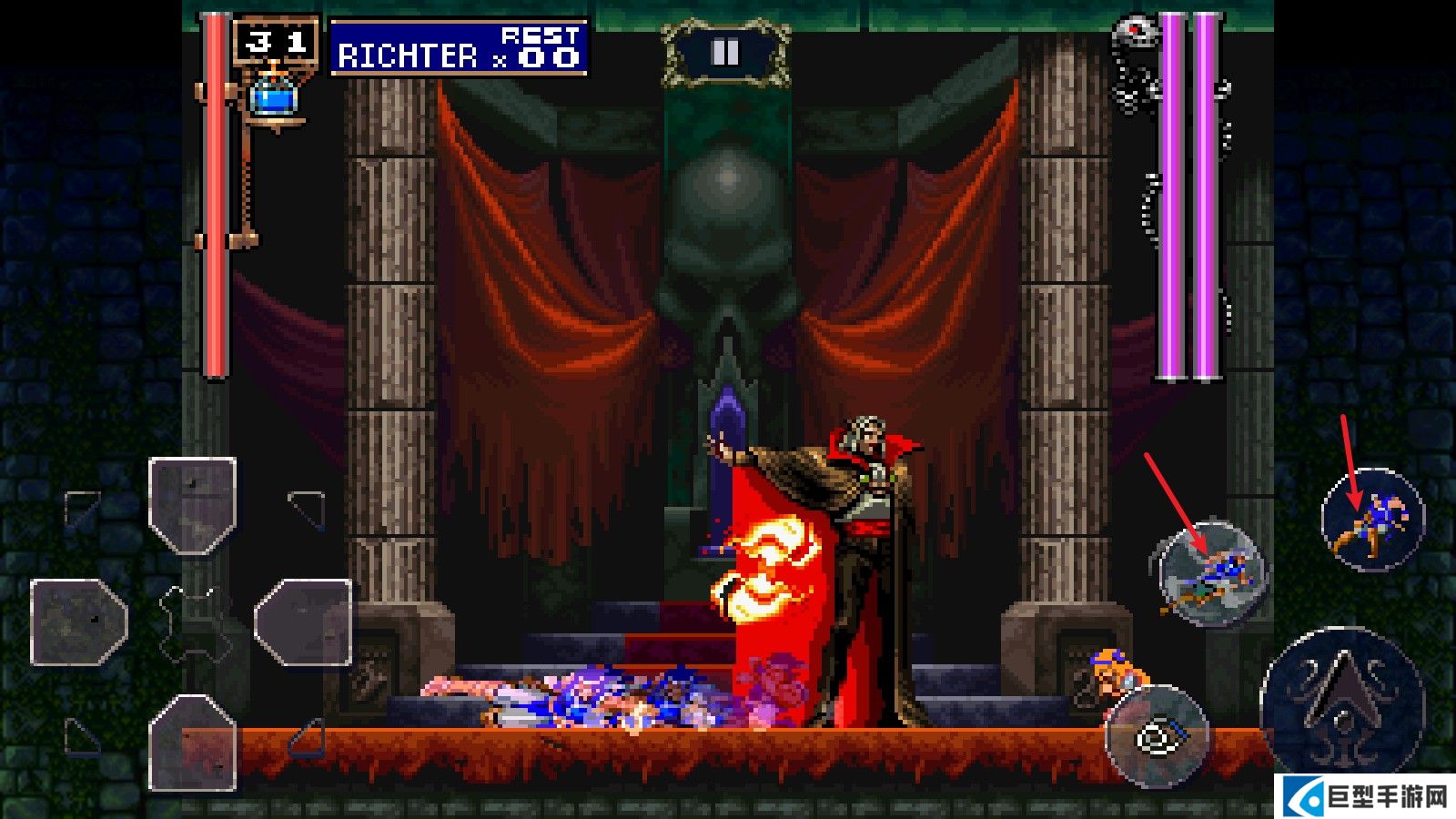Tap the d-pad up button

(x=193, y=505)
